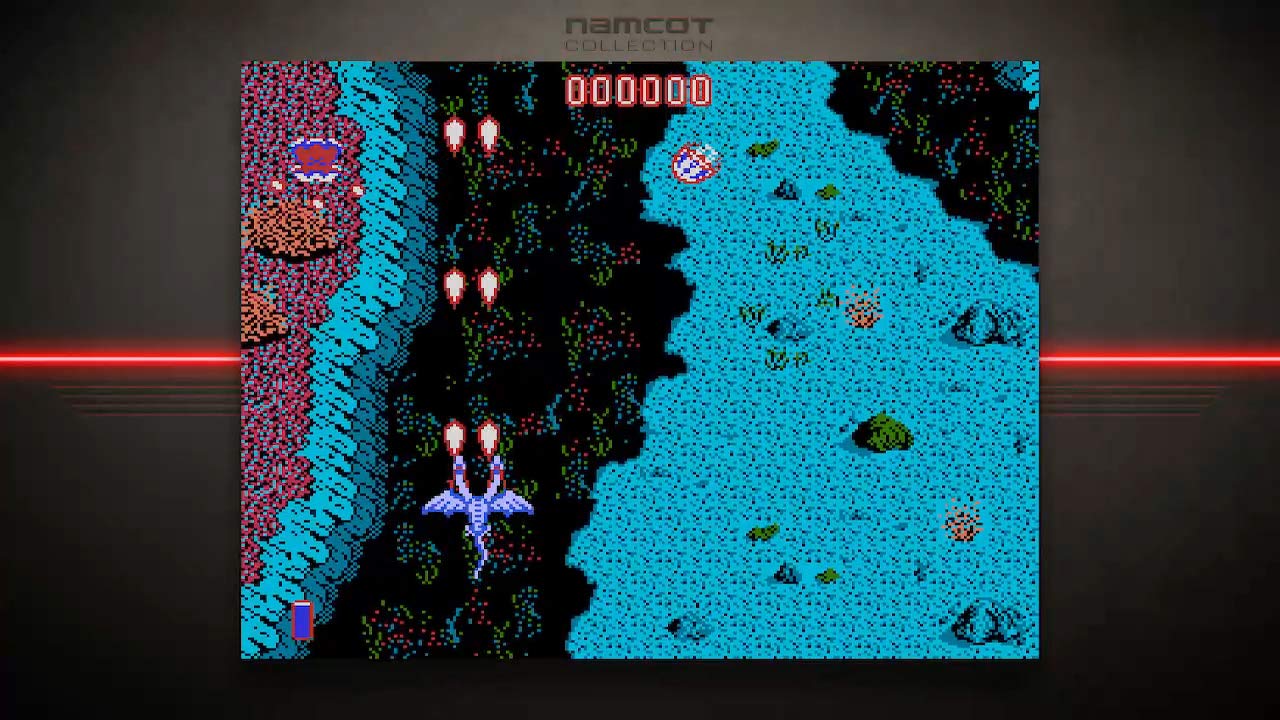Click the middle winged power-up pair
Viewport: 1280px width, 720px height.
point(472,283)
